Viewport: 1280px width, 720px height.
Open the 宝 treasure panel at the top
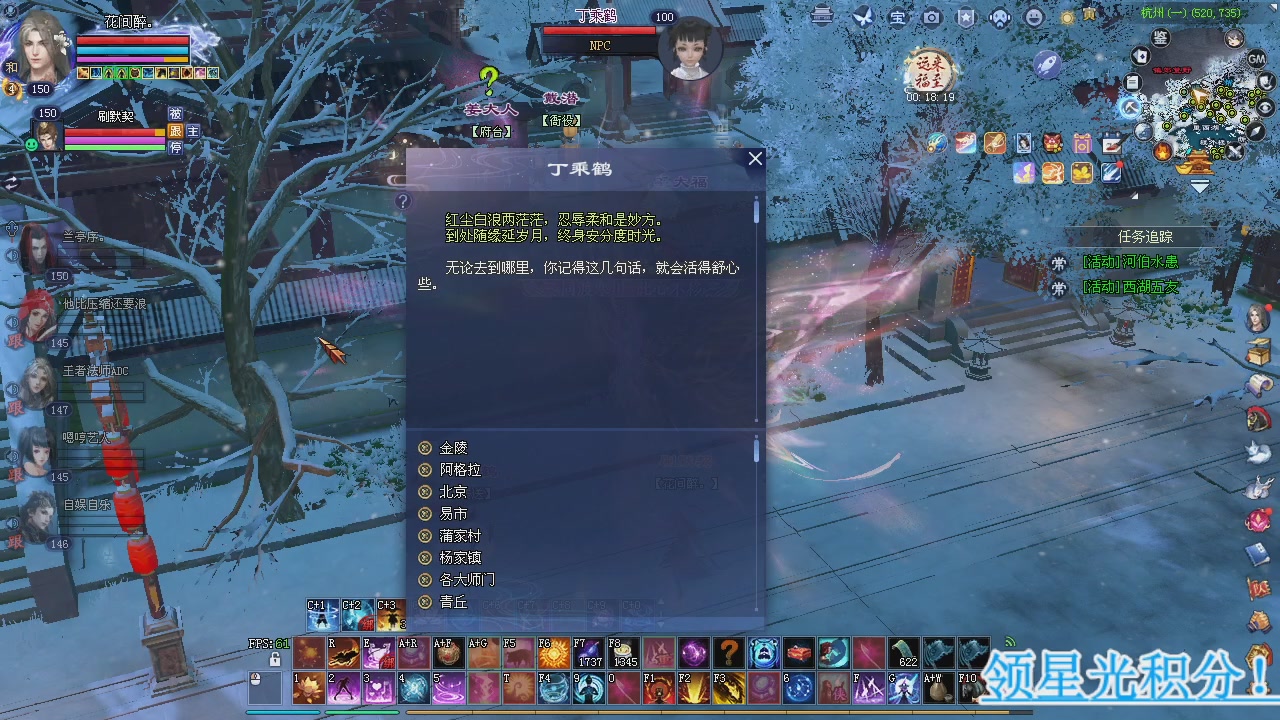coord(895,16)
